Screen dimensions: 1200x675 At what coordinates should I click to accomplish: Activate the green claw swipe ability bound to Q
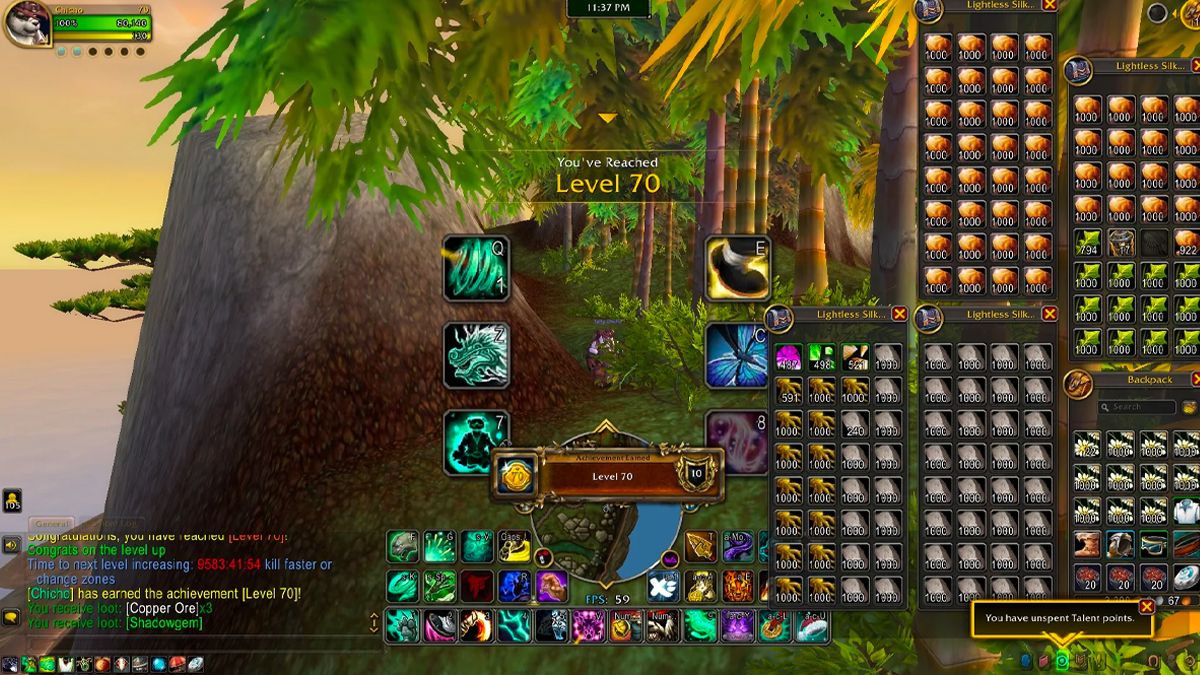coord(476,268)
